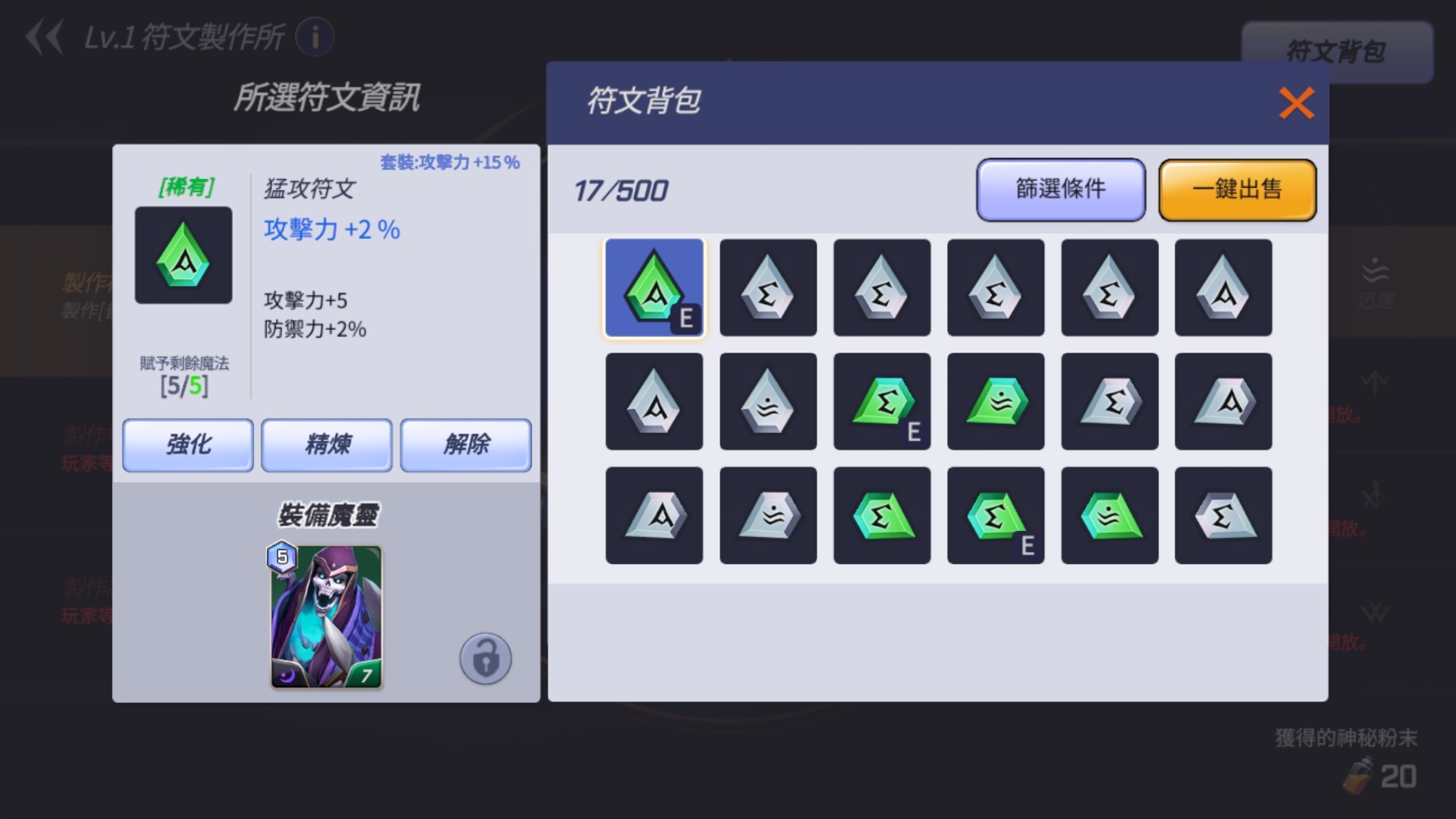Image resolution: width=1456 pixels, height=819 pixels.
Task: Close the 符文背包 dialog
Action: pyautogui.click(x=1296, y=104)
